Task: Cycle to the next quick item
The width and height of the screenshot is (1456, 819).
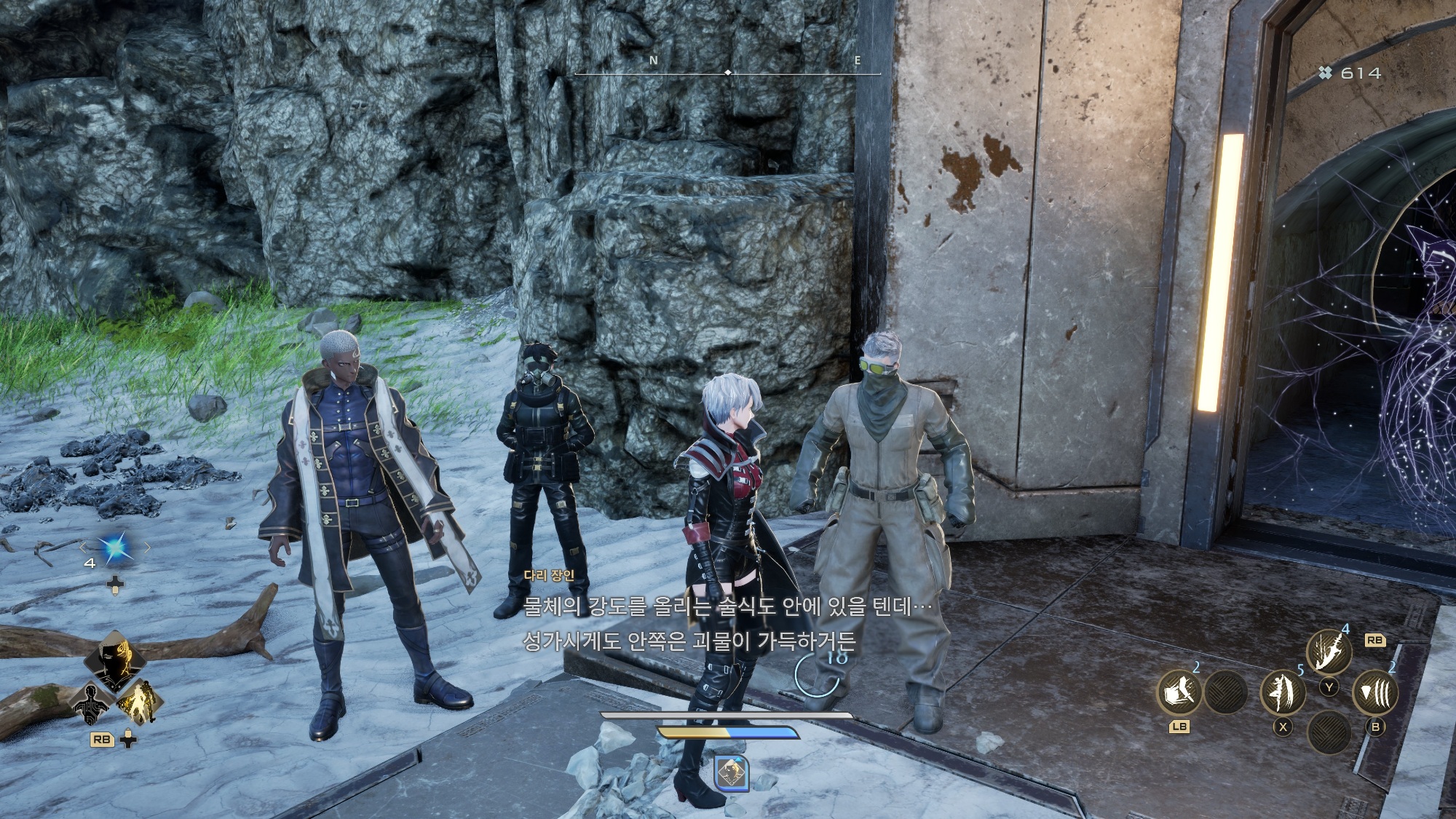Action: pyautogui.click(x=147, y=547)
